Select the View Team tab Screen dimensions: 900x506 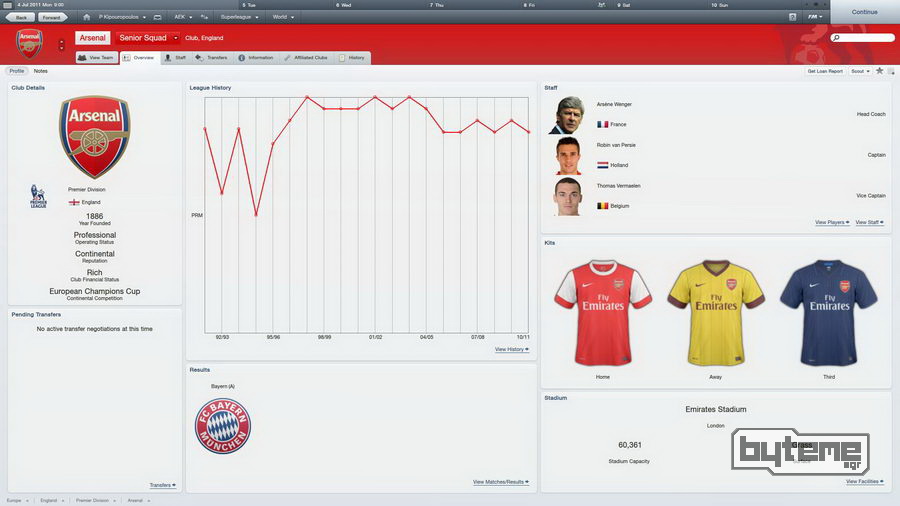[x=96, y=58]
